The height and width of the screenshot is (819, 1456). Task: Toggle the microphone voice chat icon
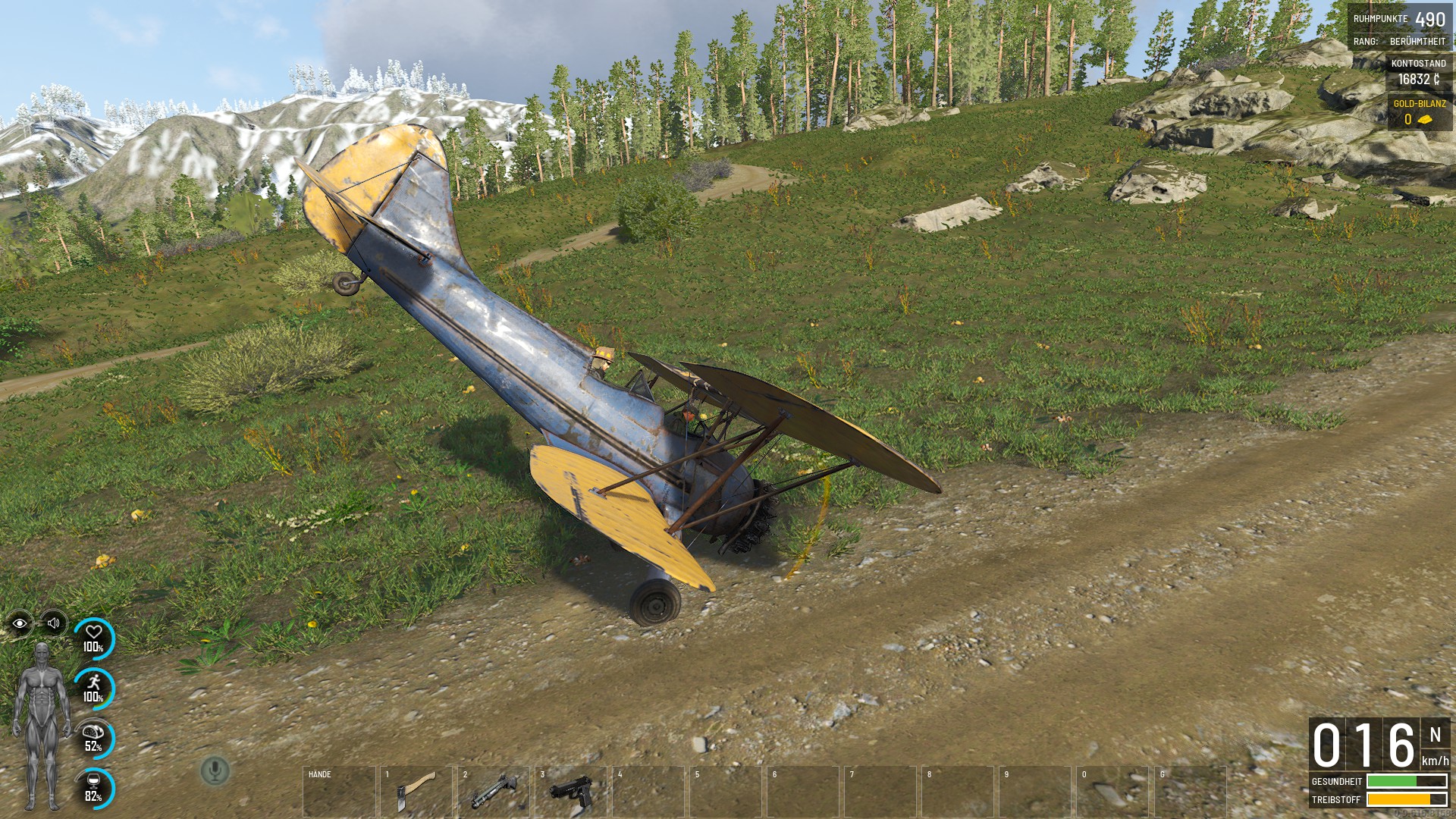point(215,771)
